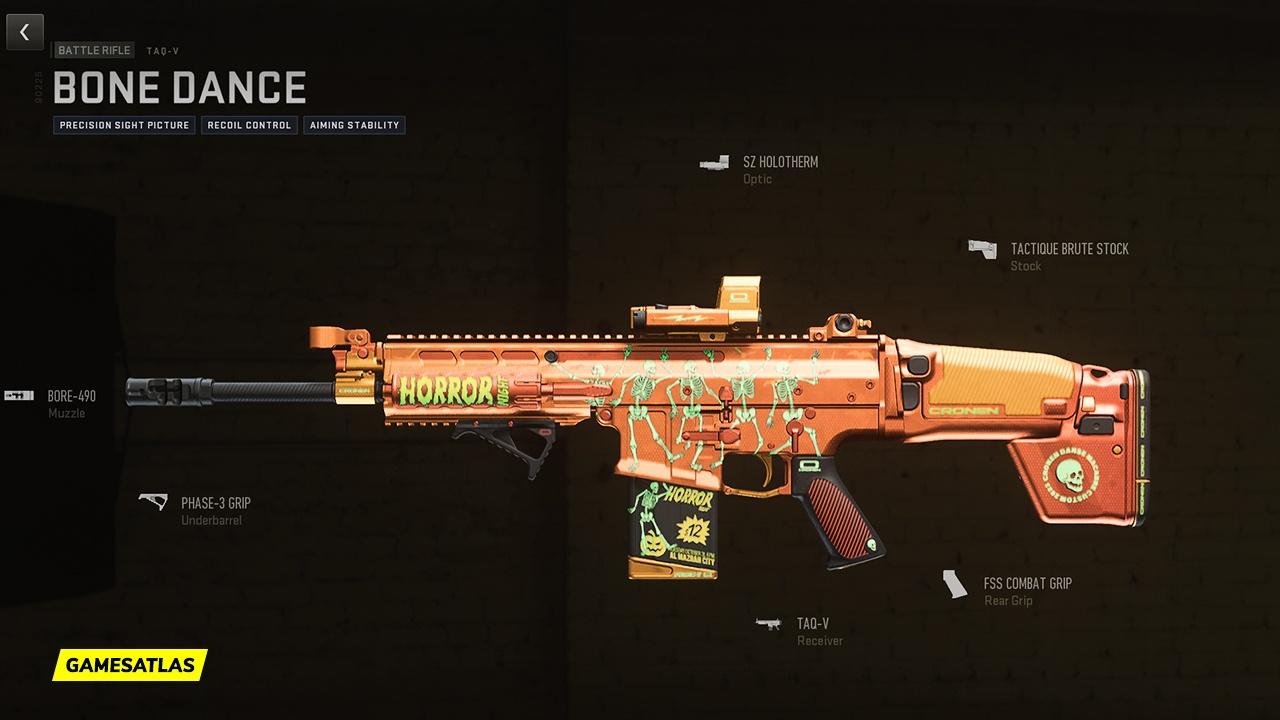The width and height of the screenshot is (1280, 720).
Task: Open the Bore-490 muzzle attachment
Action: pyautogui.click(x=71, y=397)
